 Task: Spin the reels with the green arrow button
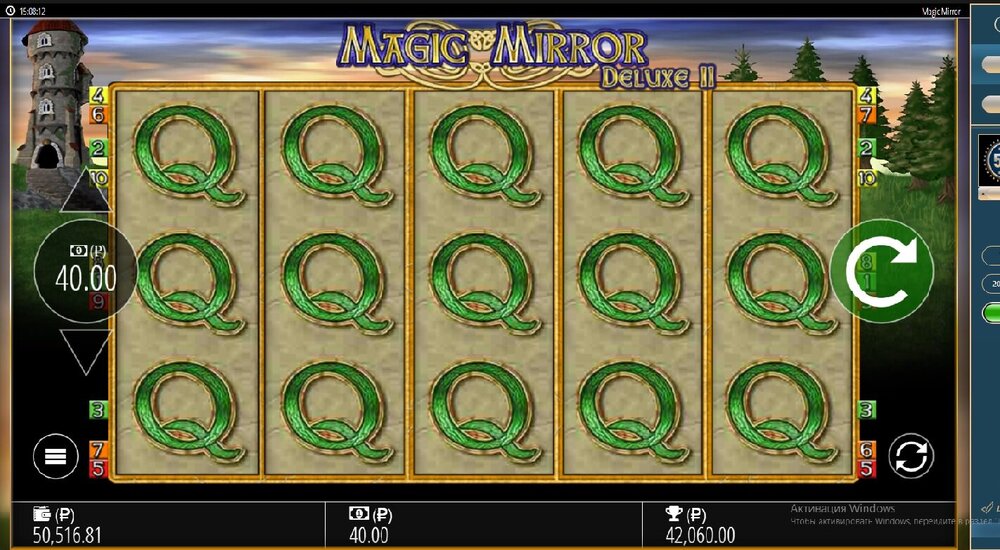[881, 271]
